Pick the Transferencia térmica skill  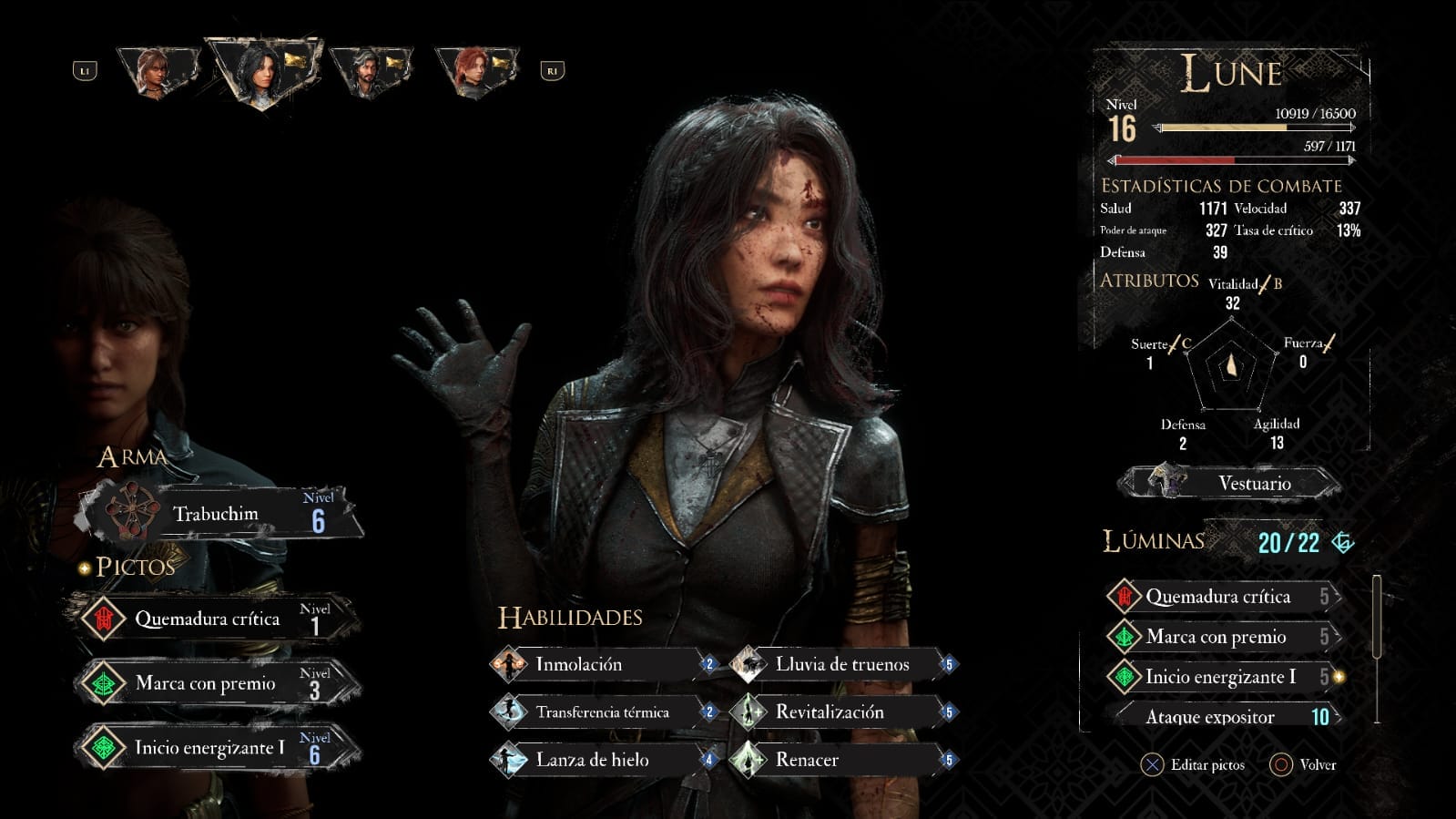(601, 712)
